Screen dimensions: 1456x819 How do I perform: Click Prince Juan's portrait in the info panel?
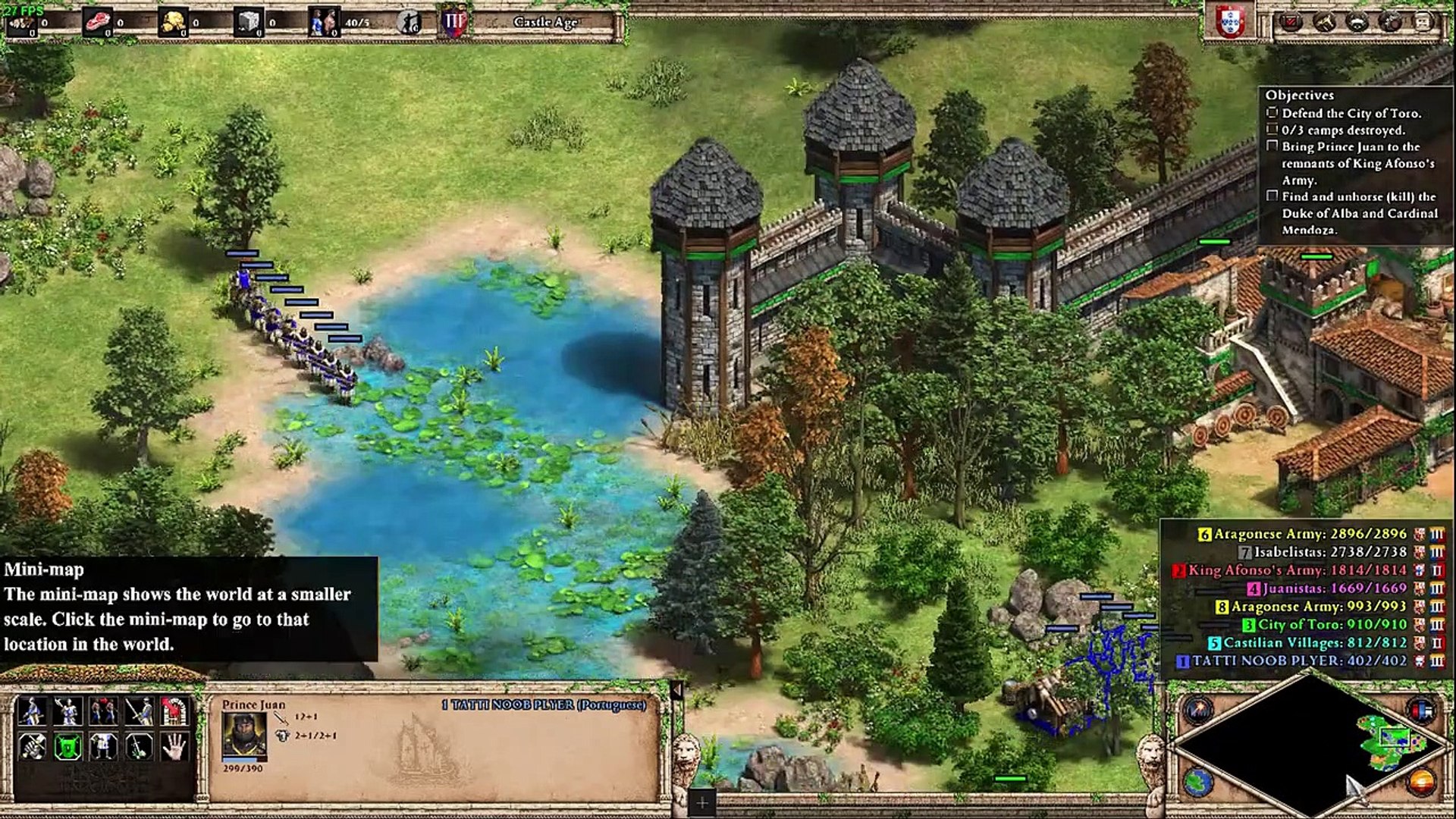(x=243, y=736)
